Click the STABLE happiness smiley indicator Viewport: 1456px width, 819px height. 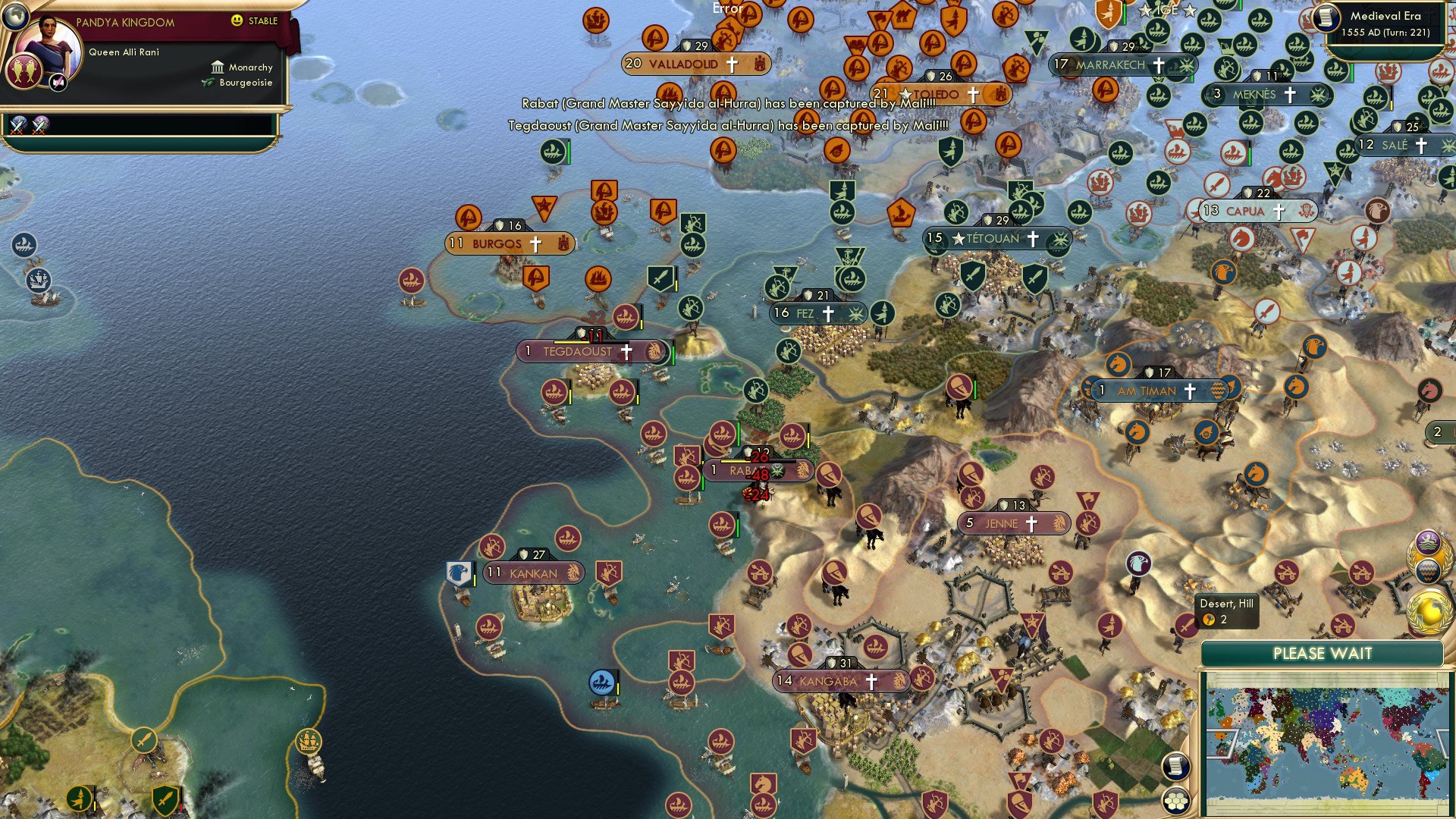[x=237, y=22]
